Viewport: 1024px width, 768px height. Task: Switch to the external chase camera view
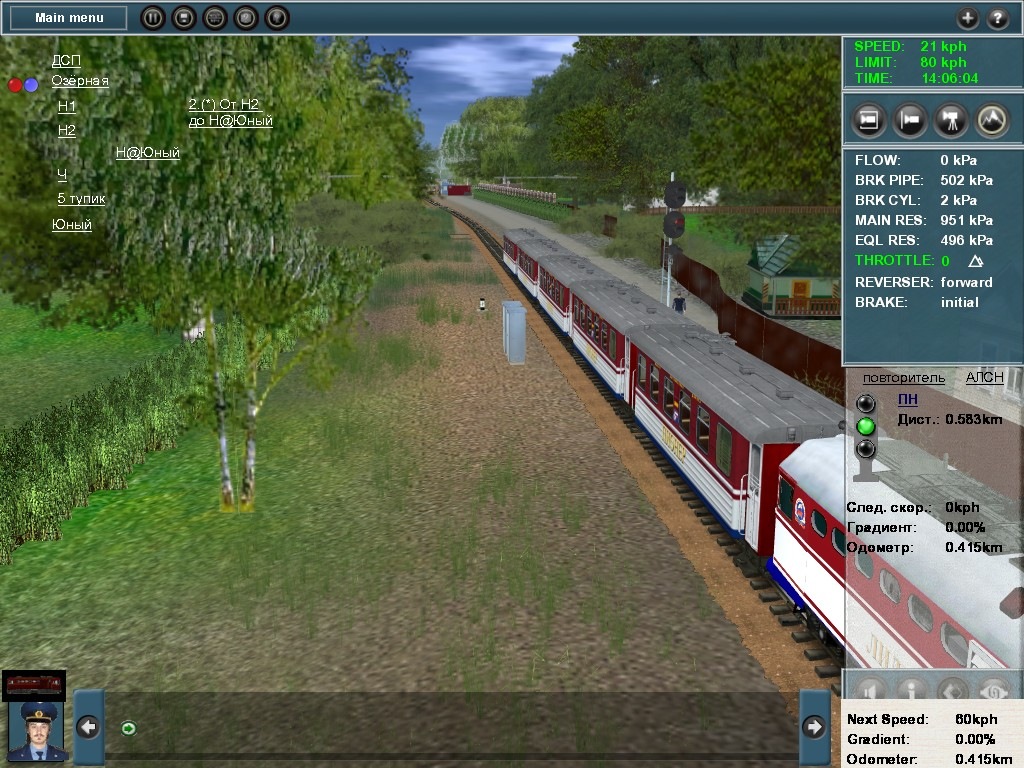[x=910, y=120]
